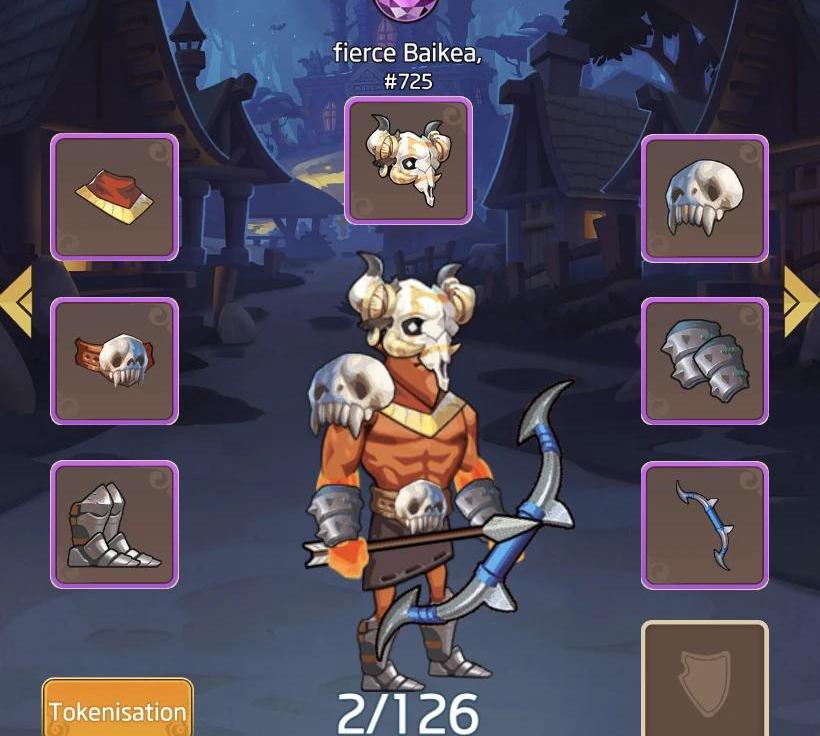
Task: Select the steel gauntlets slot
Action: click(x=704, y=360)
